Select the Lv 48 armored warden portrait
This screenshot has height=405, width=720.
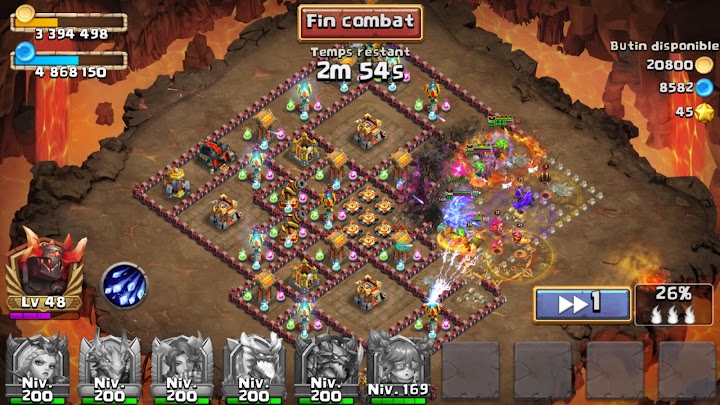[x=44, y=270]
